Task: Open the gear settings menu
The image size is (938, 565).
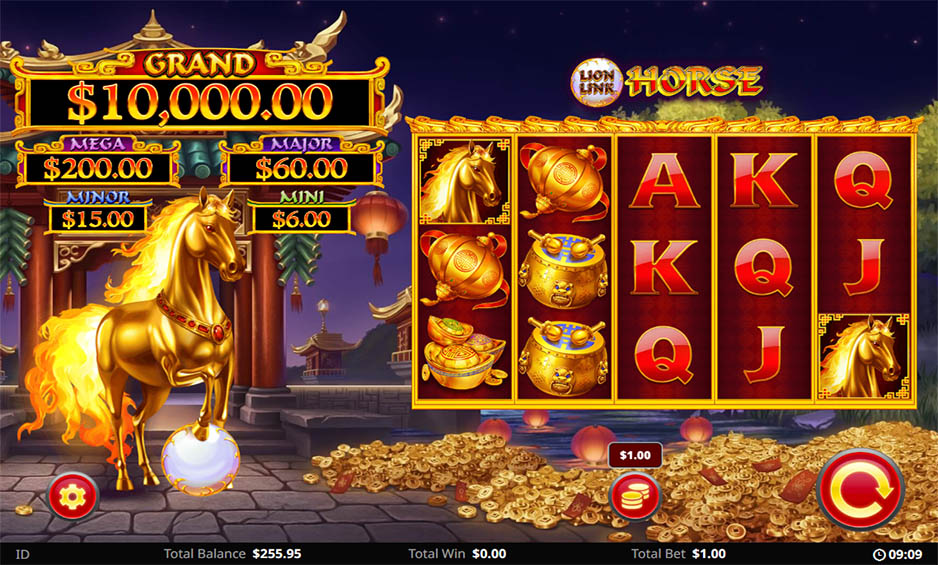Action: pos(72,494)
